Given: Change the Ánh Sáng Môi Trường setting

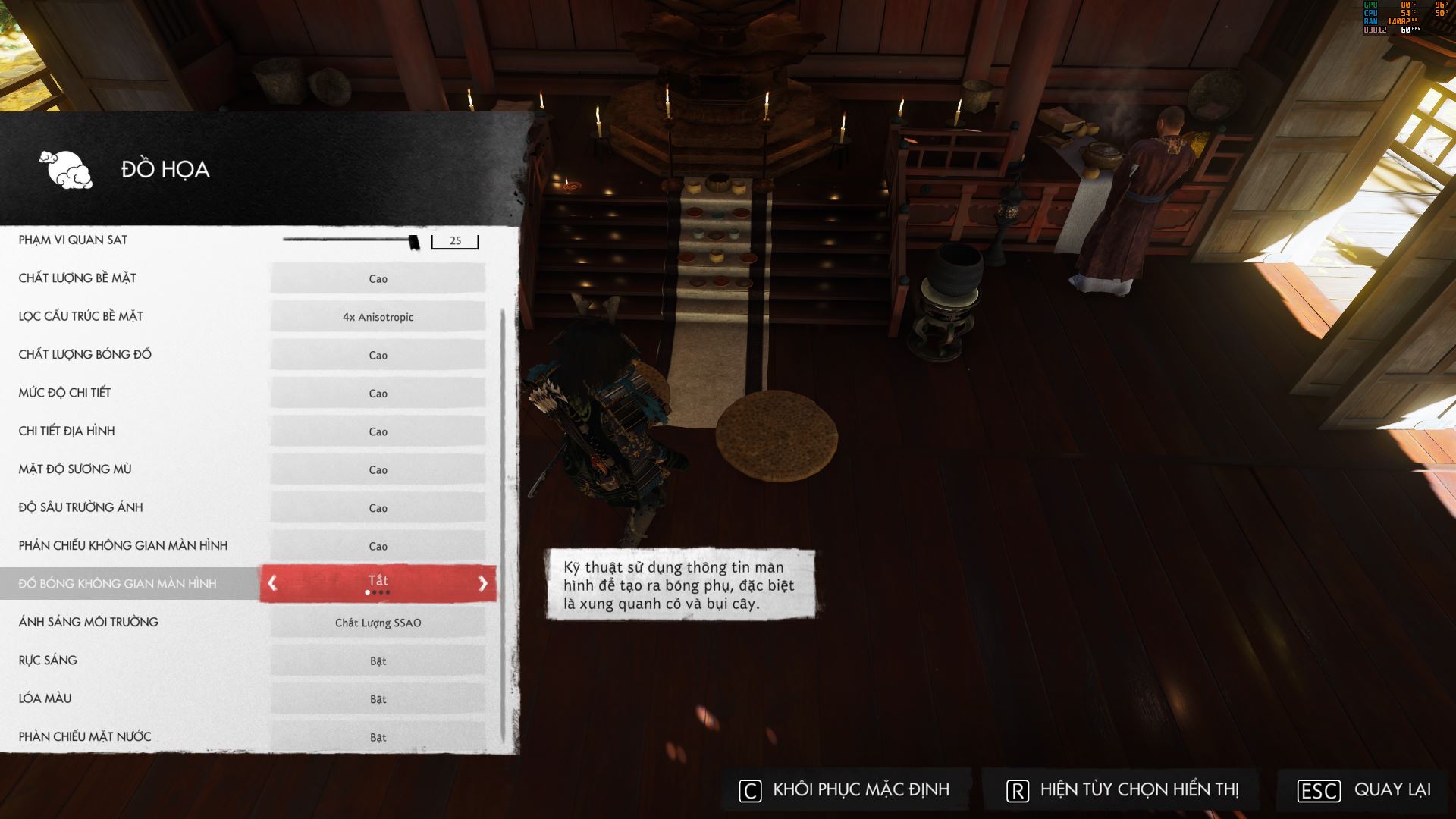Looking at the screenshot, I should tap(378, 623).
